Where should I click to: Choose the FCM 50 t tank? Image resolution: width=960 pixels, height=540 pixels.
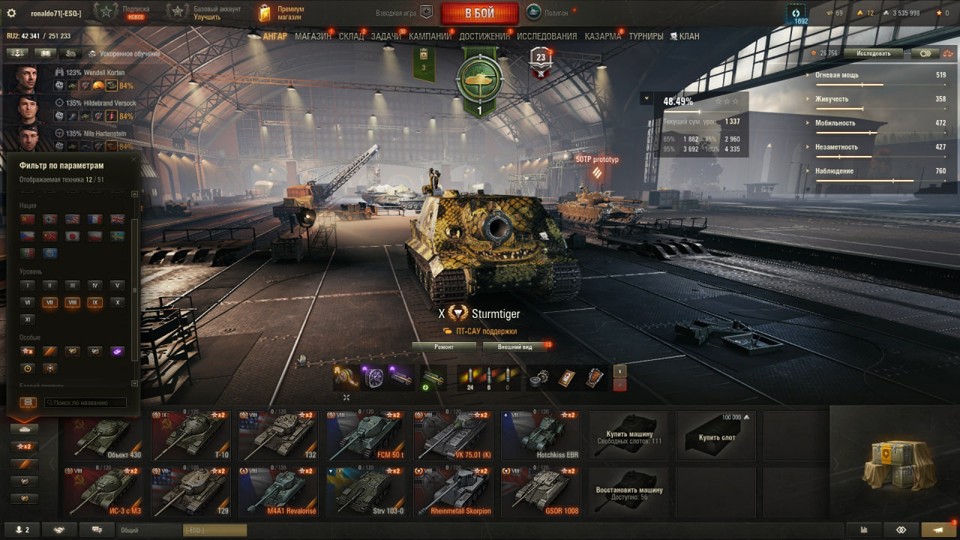point(365,435)
